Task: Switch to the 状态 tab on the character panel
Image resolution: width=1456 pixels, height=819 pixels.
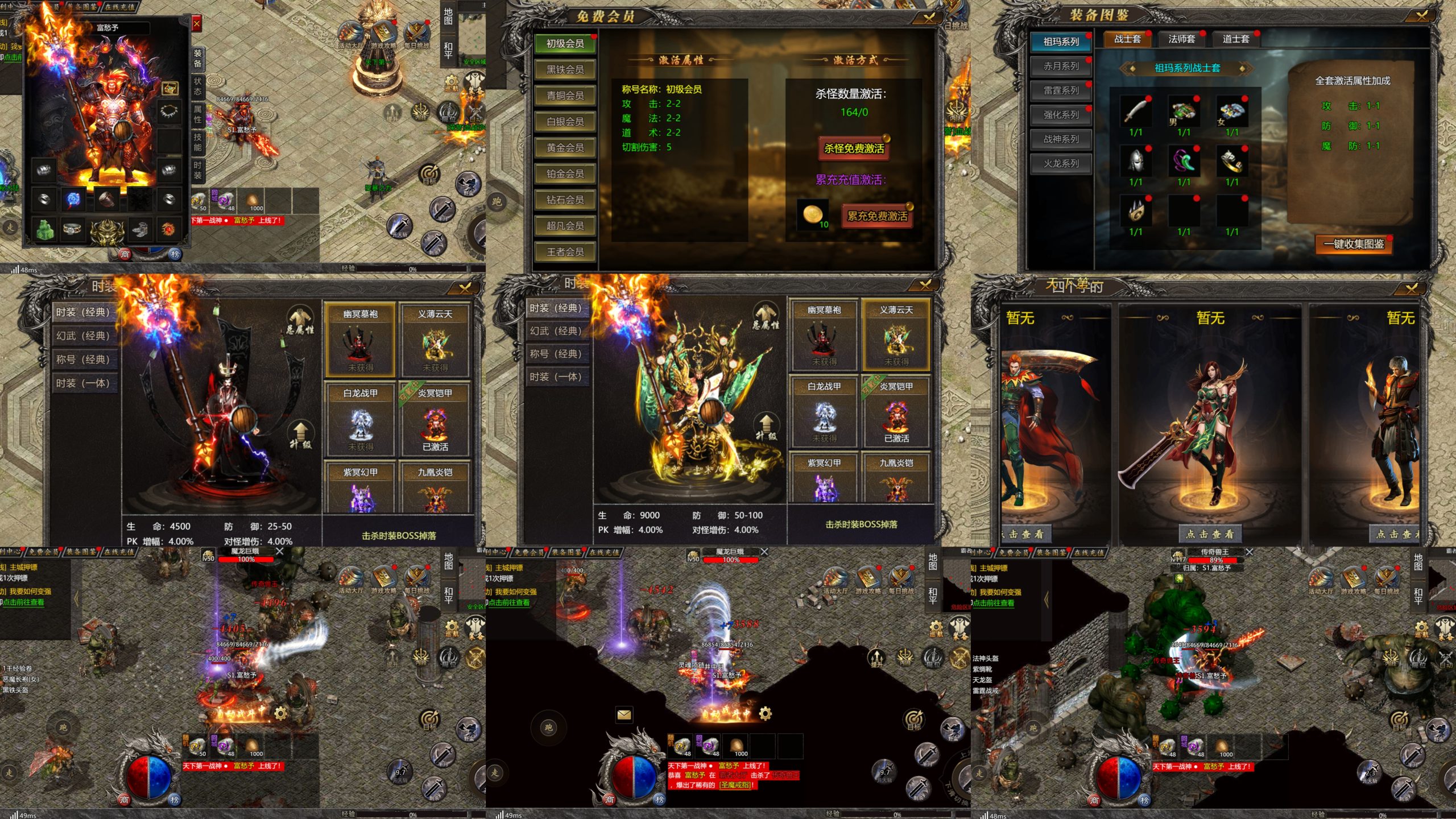Action: [197, 86]
